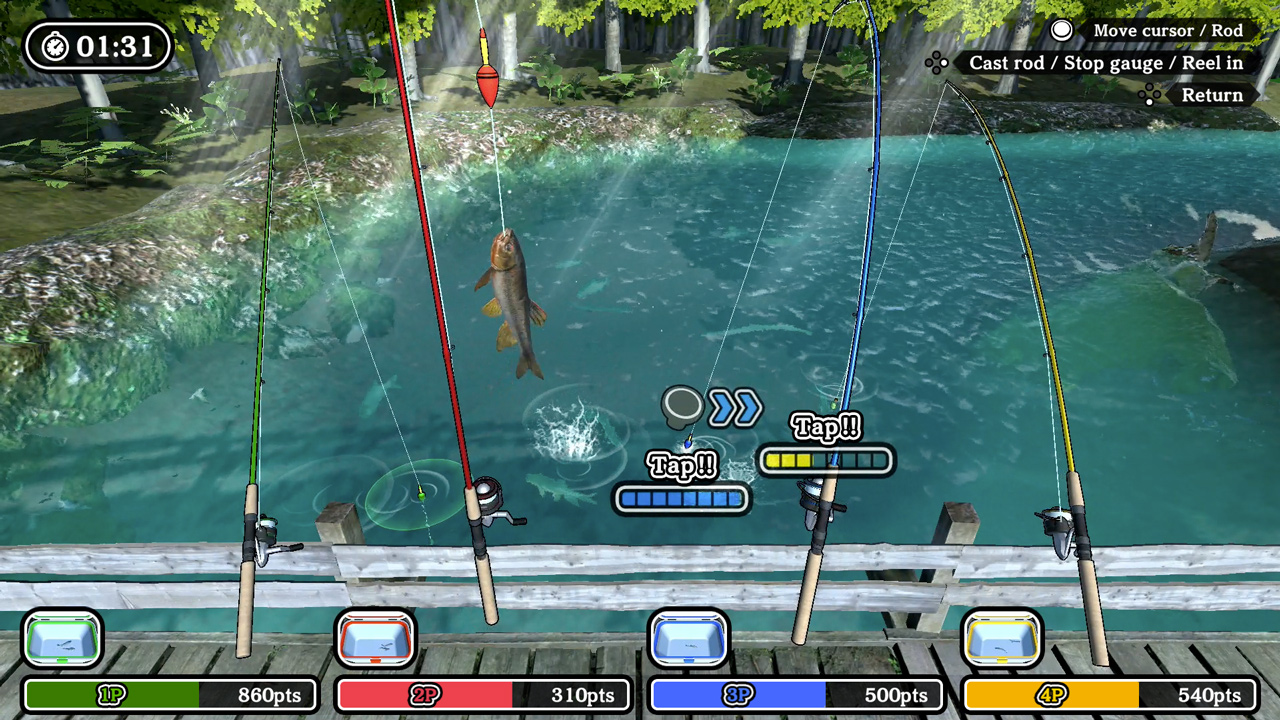The image size is (1280, 720).
Task: Select the analog stick Move cursor icon
Action: [x=1062, y=30]
